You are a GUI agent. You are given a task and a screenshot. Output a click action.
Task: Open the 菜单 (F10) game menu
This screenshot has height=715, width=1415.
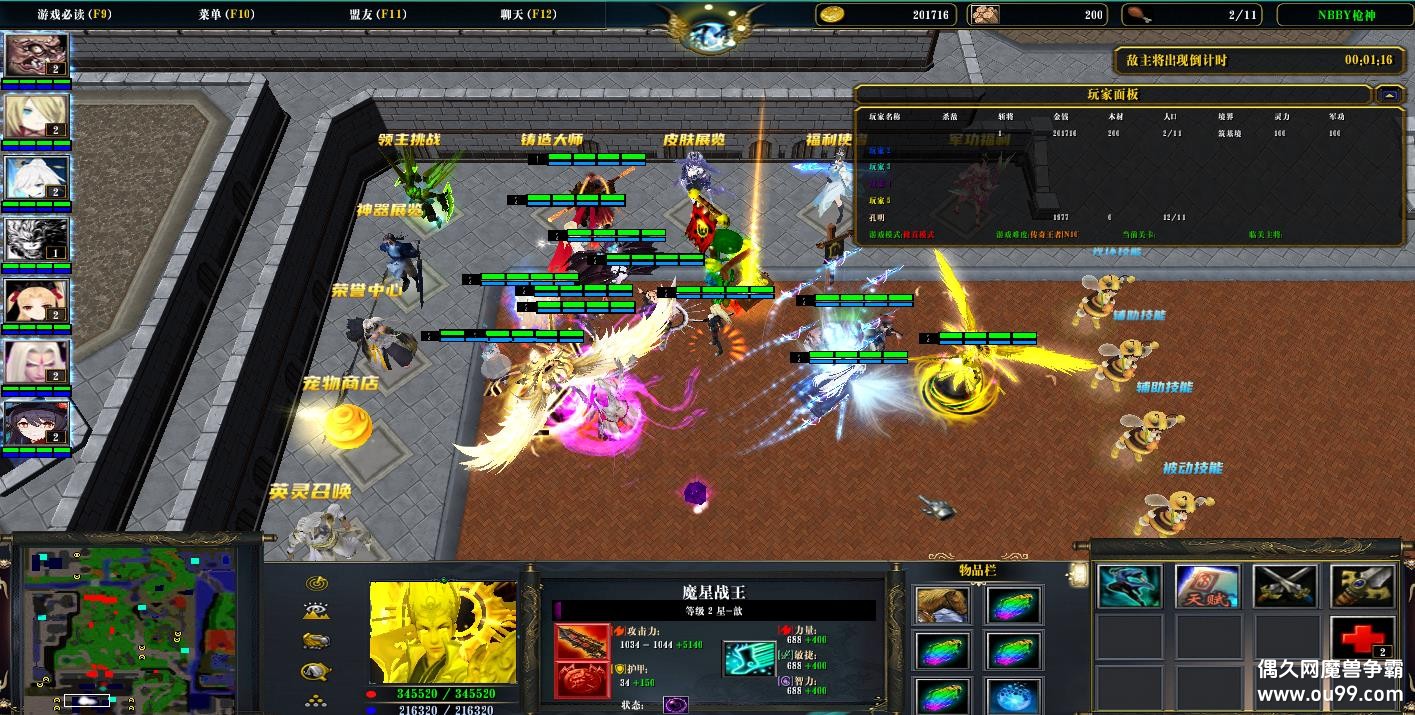click(226, 15)
